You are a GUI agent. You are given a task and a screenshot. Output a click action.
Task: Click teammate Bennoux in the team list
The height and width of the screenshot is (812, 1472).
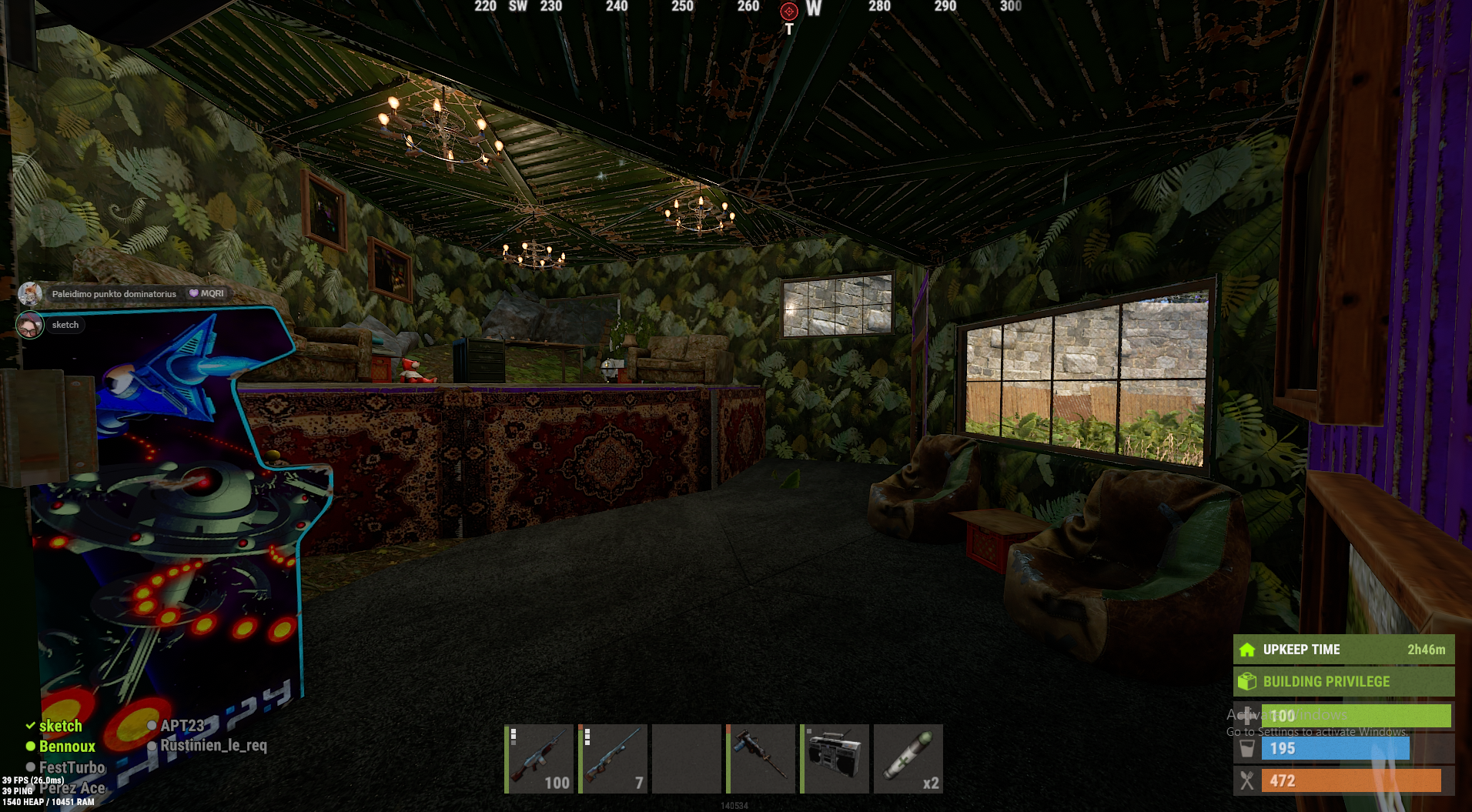pyautogui.click(x=67, y=747)
